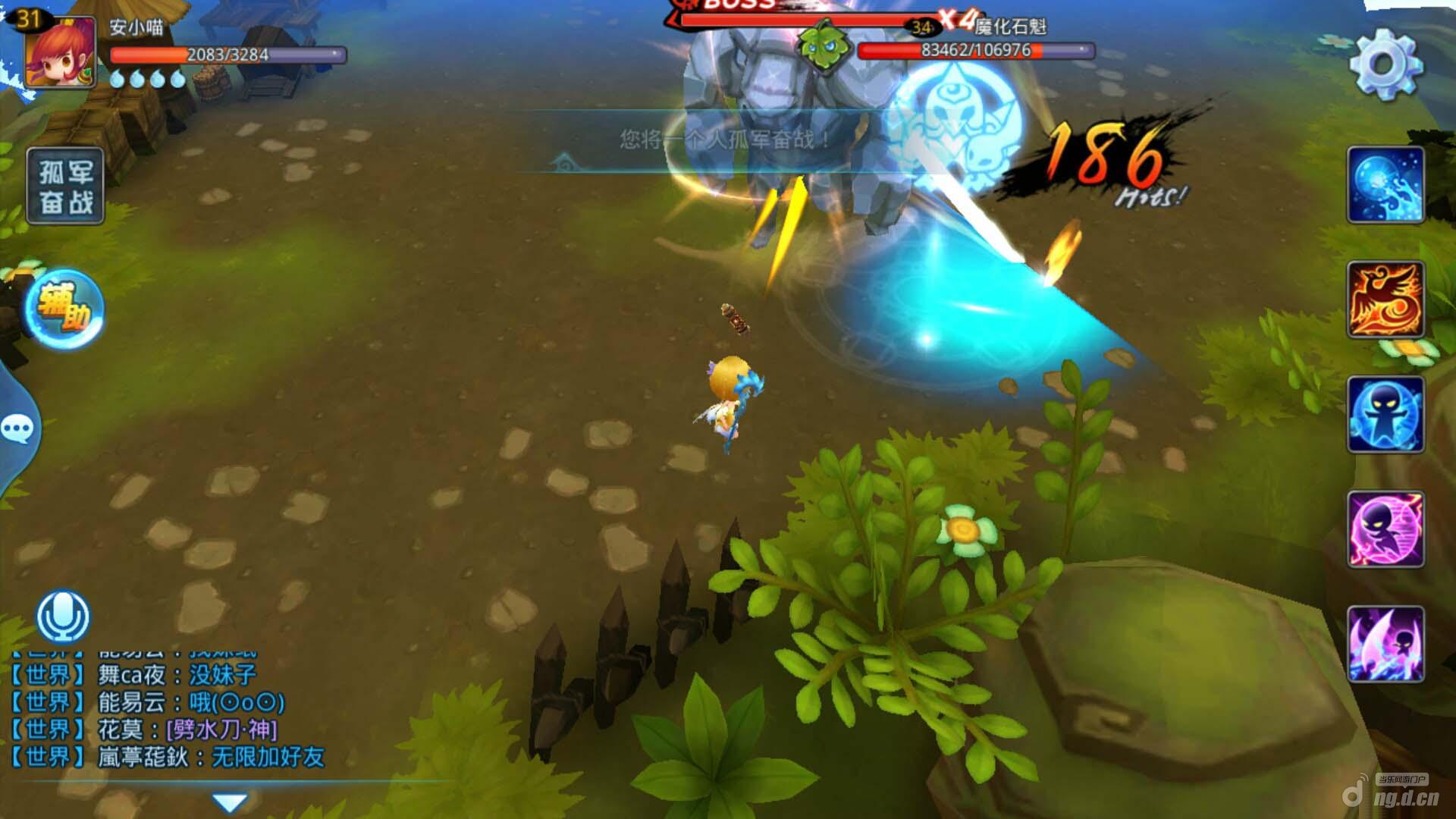Viewport: 1456px width, 819px height.
Task: Open the gear settings menu
Action: [x=1385, y=64]
